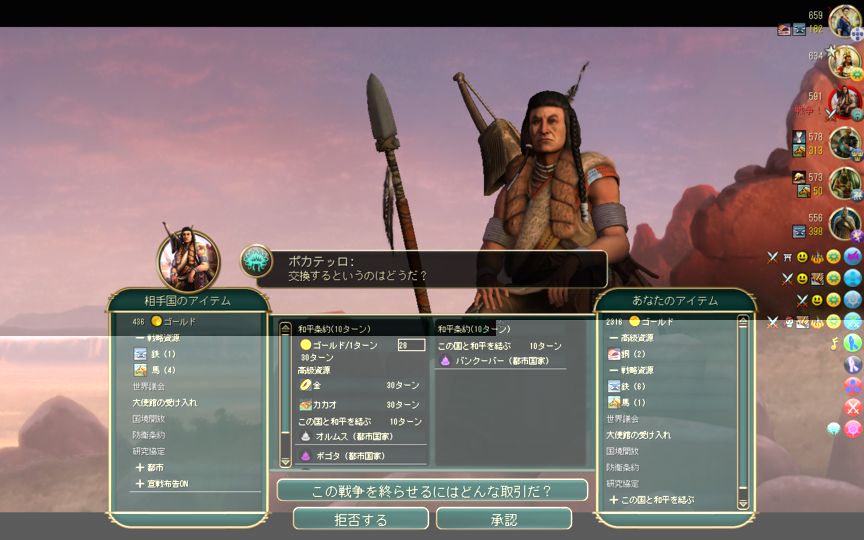Add opponent's 鉄 (1) to the trade
Viewport: 864px width, 540px height.
(x=162, y=354)
